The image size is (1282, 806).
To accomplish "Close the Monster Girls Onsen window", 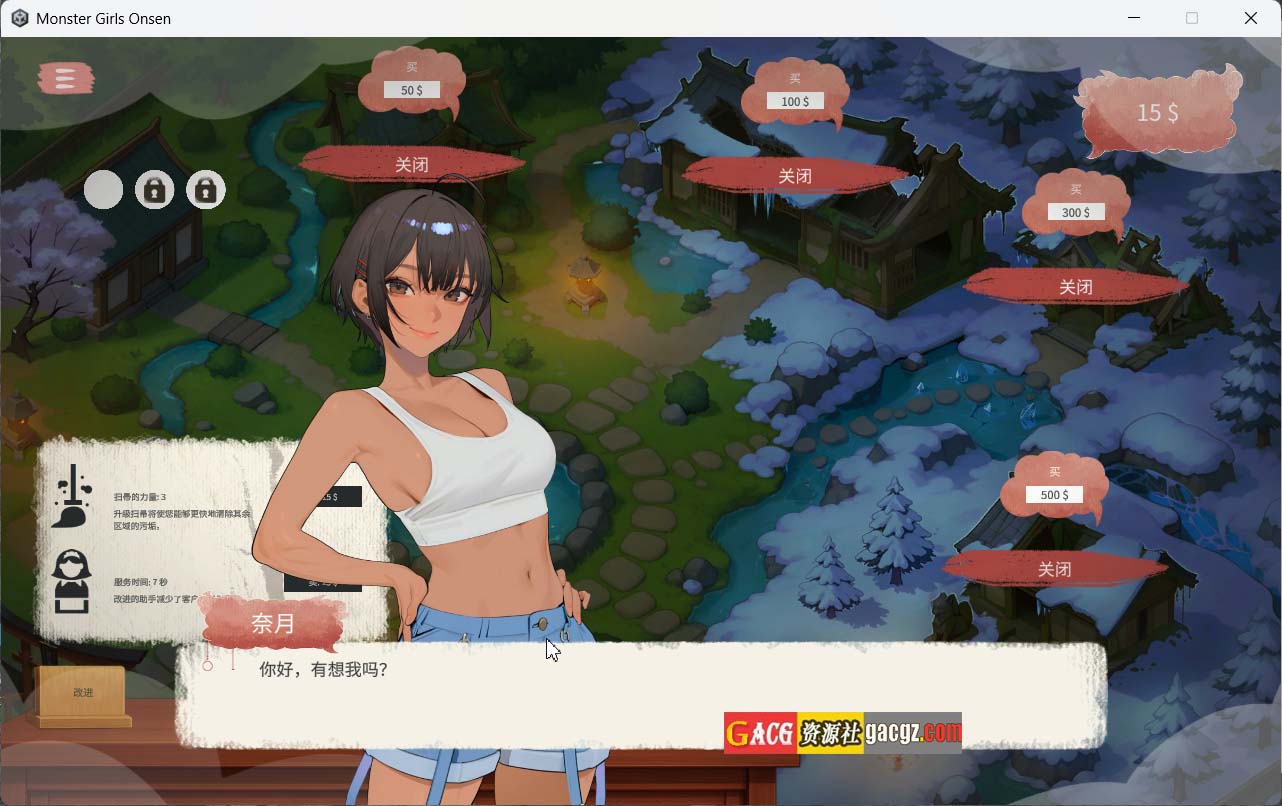I will 1251,18.
